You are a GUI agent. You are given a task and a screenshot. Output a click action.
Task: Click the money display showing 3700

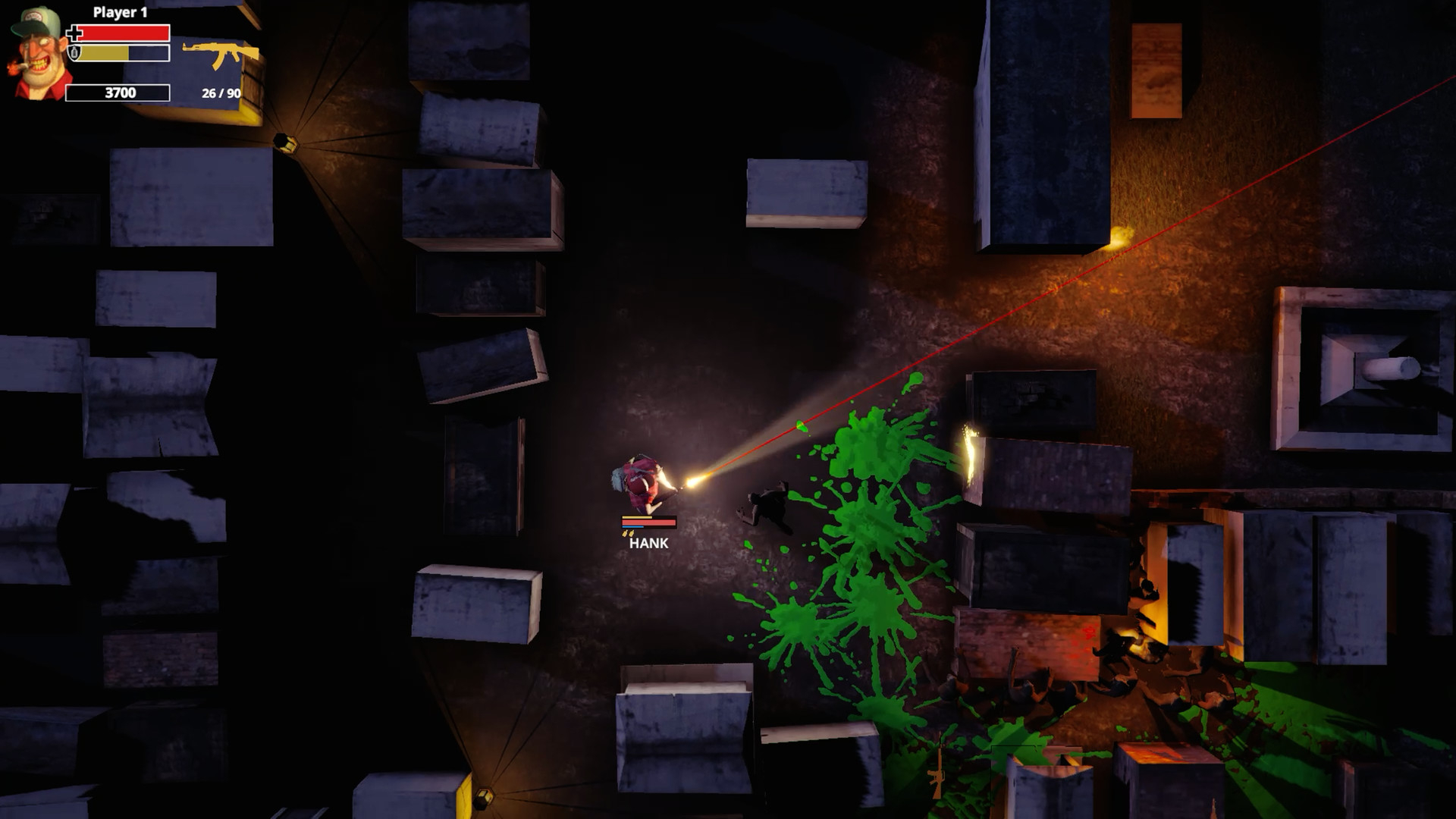coord(118,94)
